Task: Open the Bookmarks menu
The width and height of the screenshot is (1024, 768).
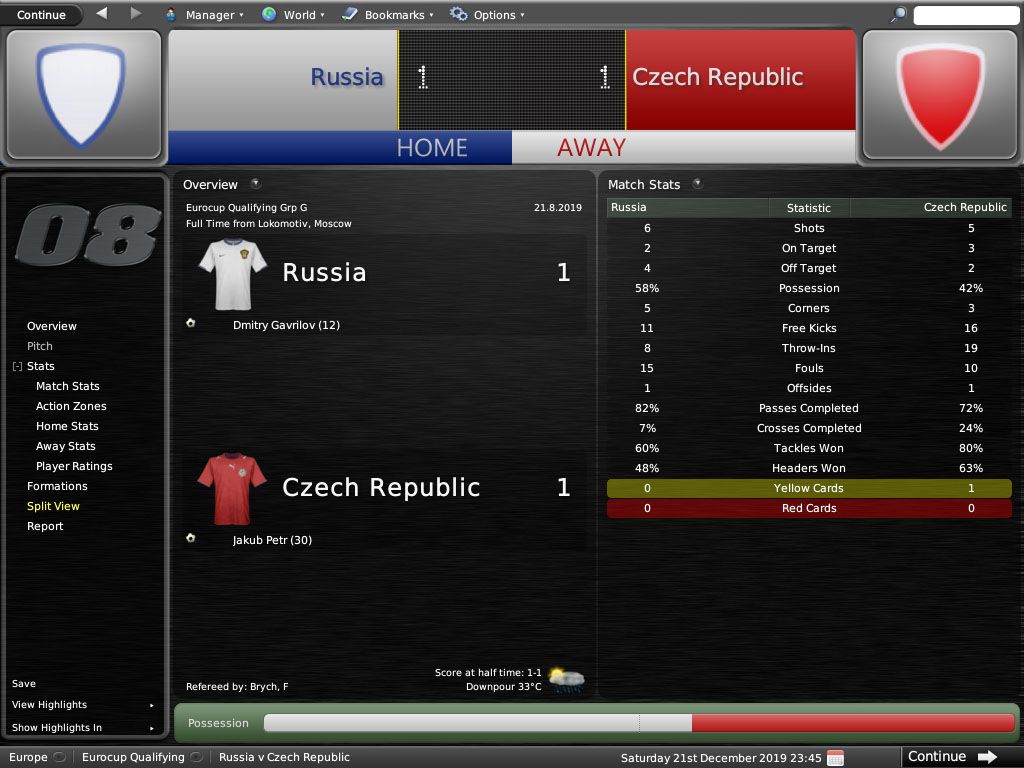Action: (x=388, y=15)
